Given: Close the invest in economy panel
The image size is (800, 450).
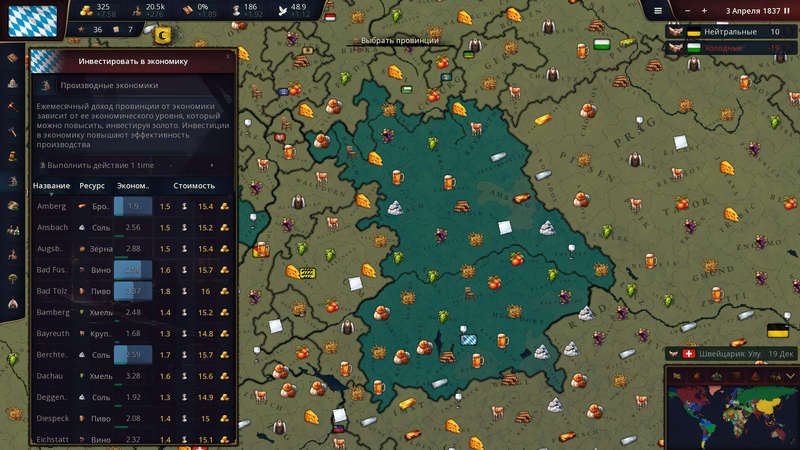Looking at the screenshot, I should [x=228, y=56].
